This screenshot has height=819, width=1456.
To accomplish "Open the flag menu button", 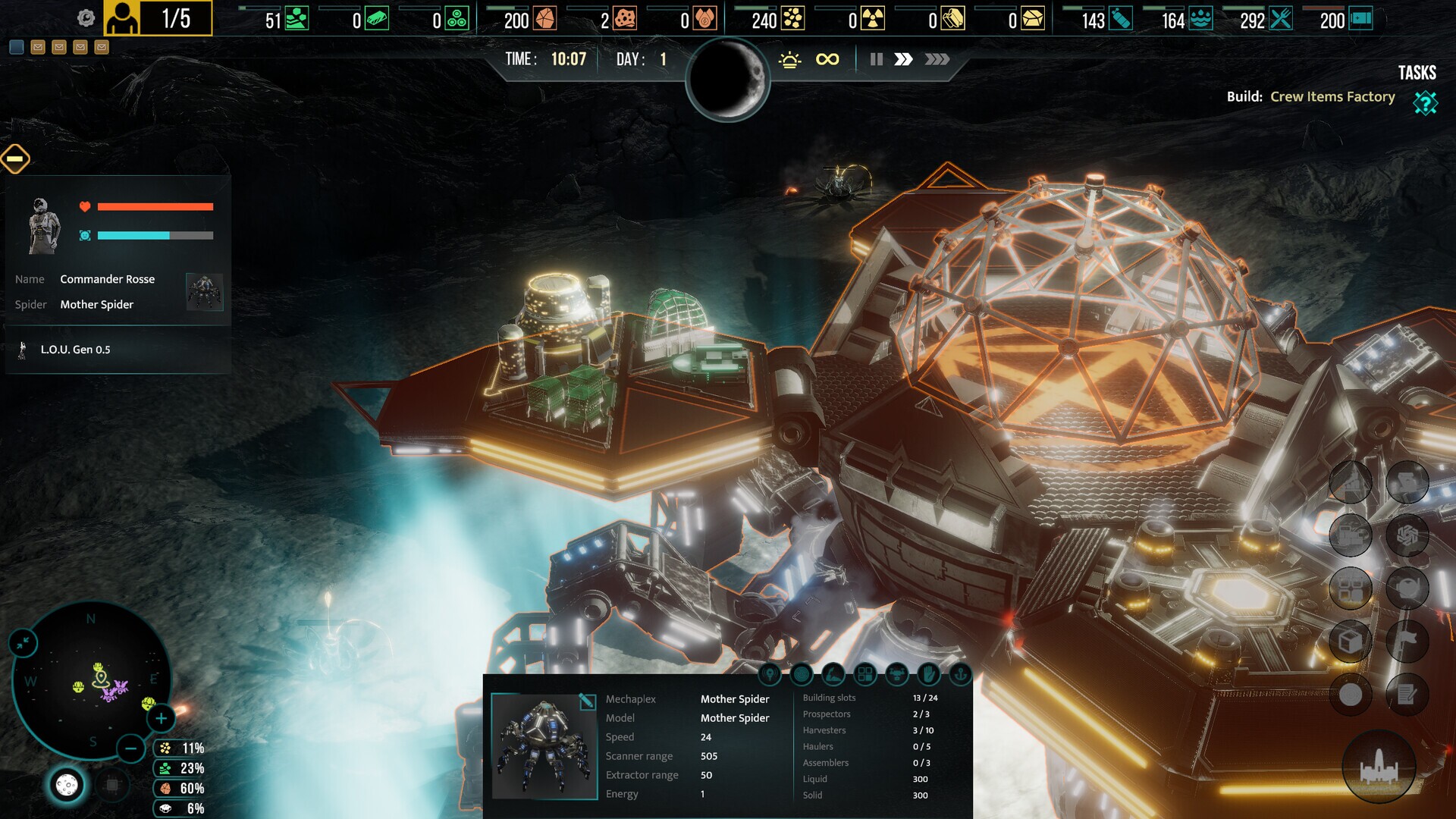I will point(1407,642).
